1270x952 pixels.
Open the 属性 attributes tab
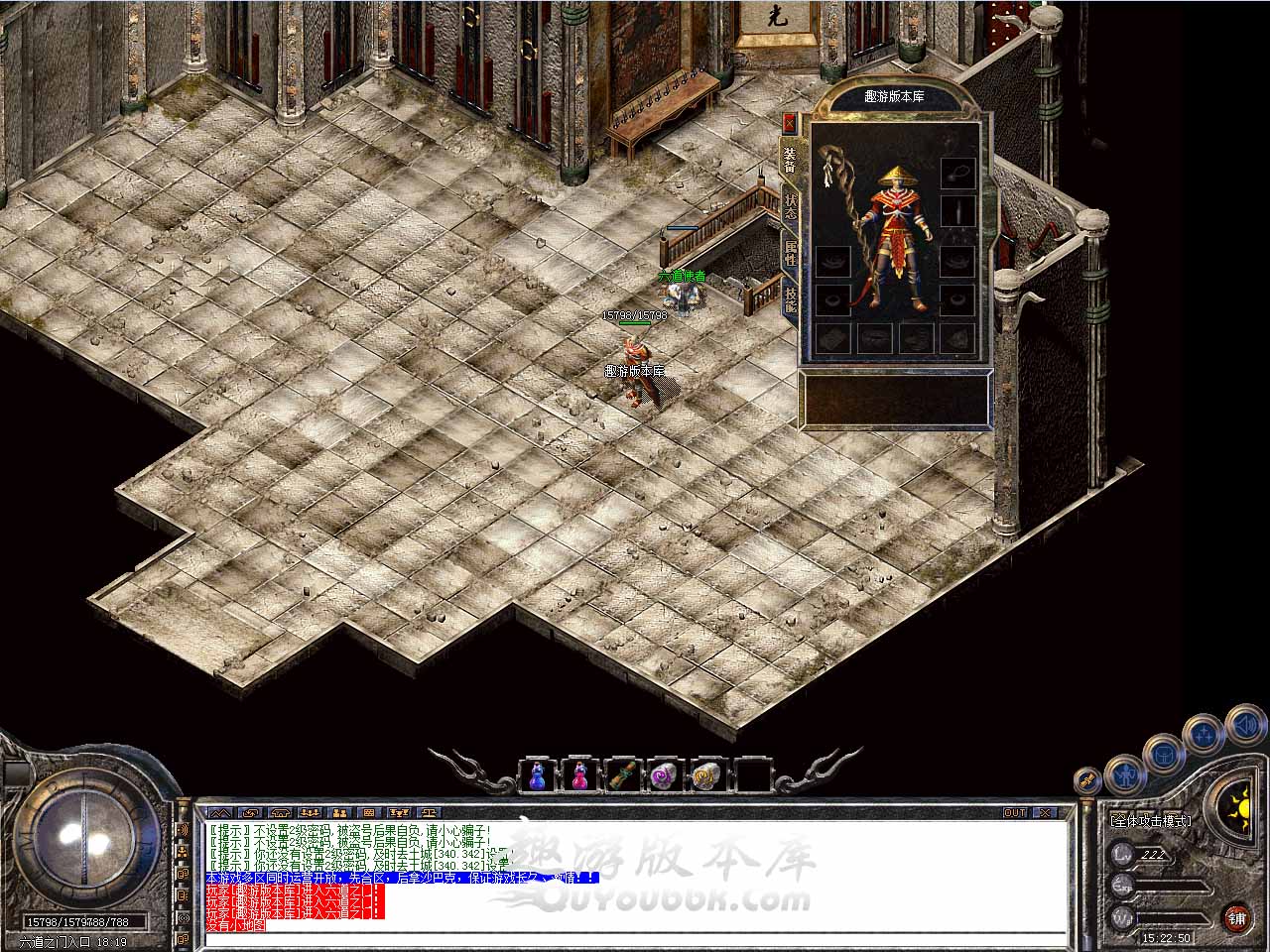(x=791, y=252)
